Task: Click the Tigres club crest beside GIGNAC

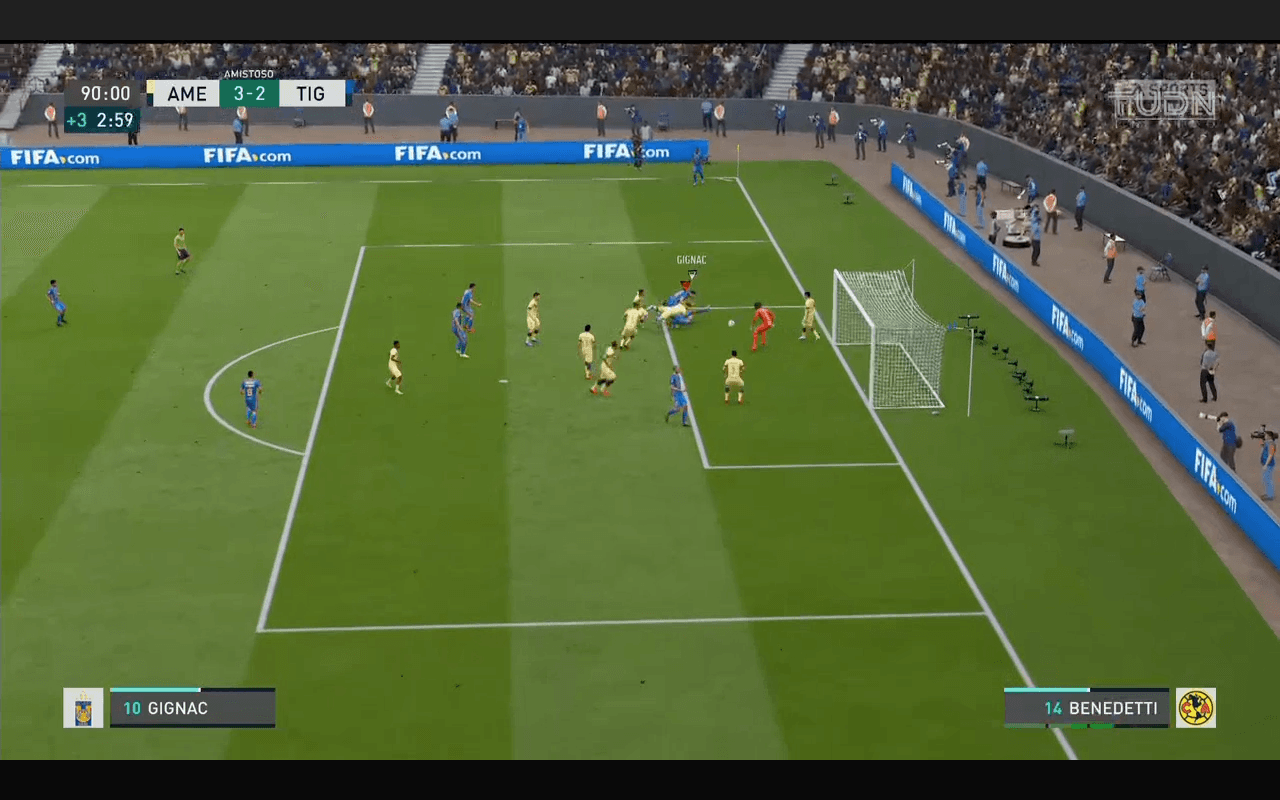Action: point(85,707)
